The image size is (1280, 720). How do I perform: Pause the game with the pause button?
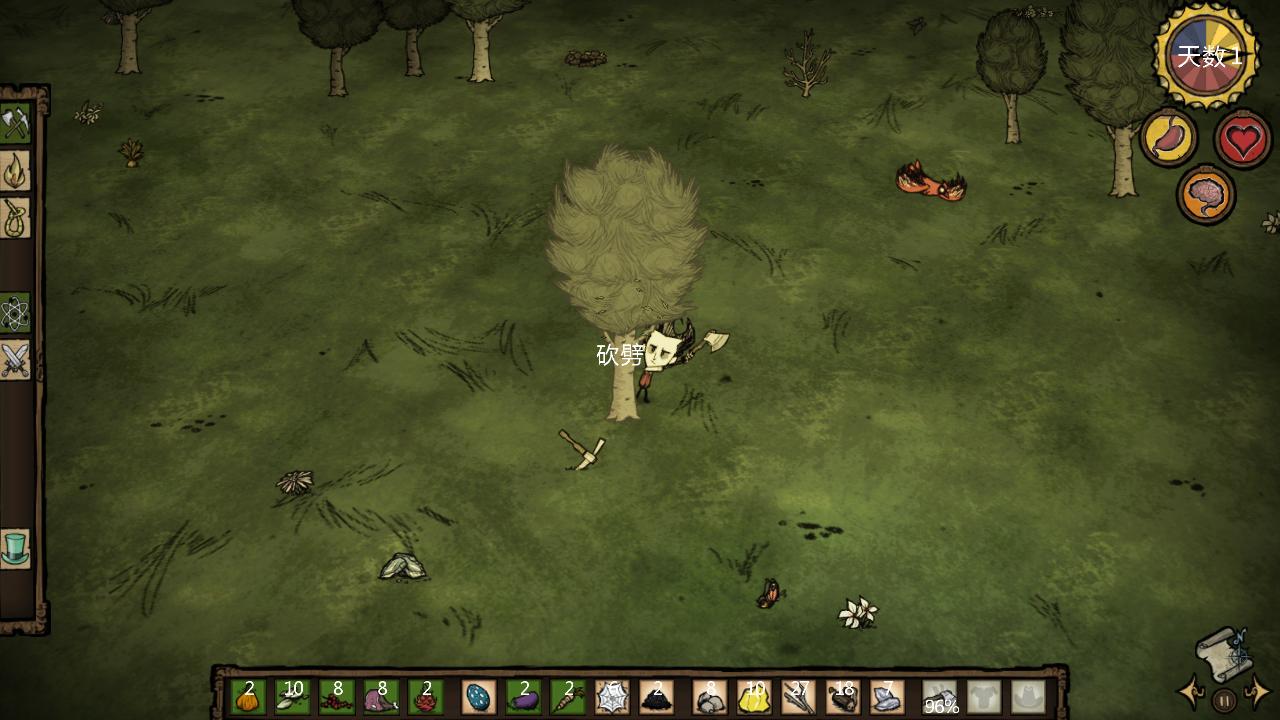(x=1224, y=700)
